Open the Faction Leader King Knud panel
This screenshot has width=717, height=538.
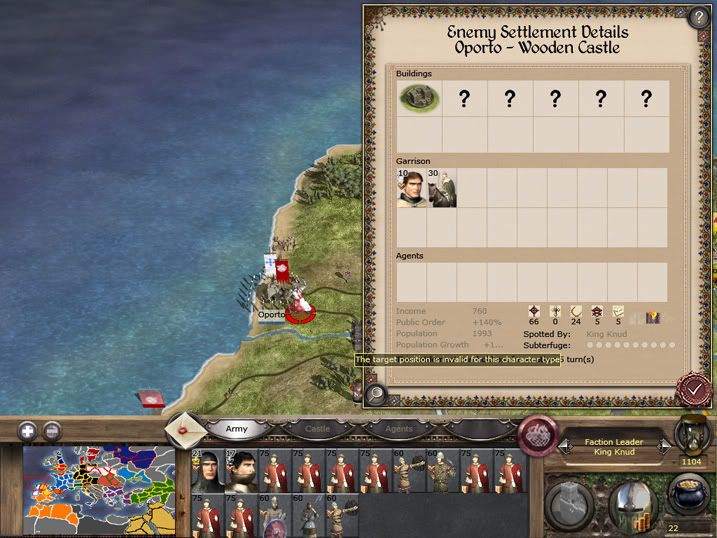[615, 447]
